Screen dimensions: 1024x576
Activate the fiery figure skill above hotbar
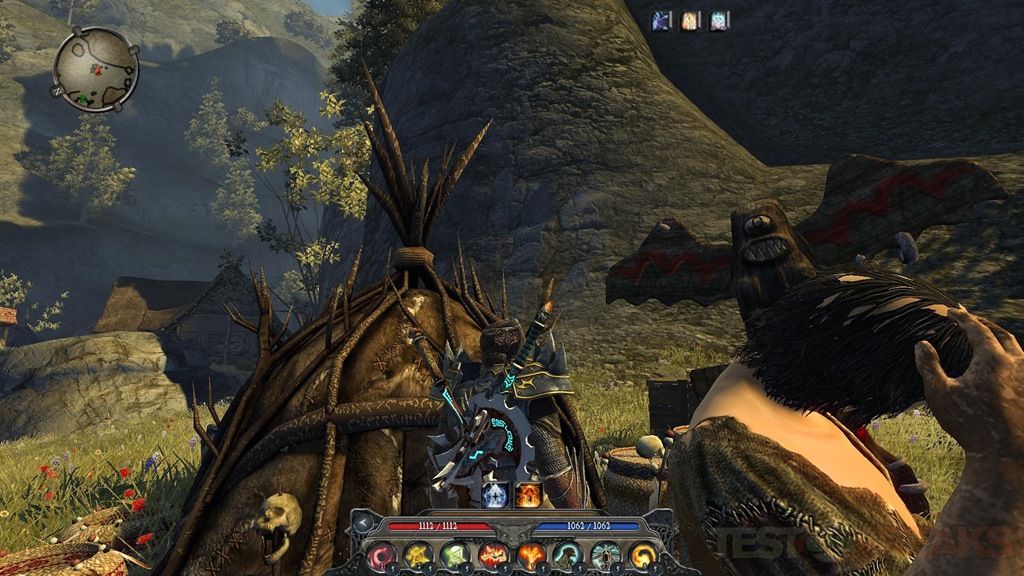click(527, 494)
